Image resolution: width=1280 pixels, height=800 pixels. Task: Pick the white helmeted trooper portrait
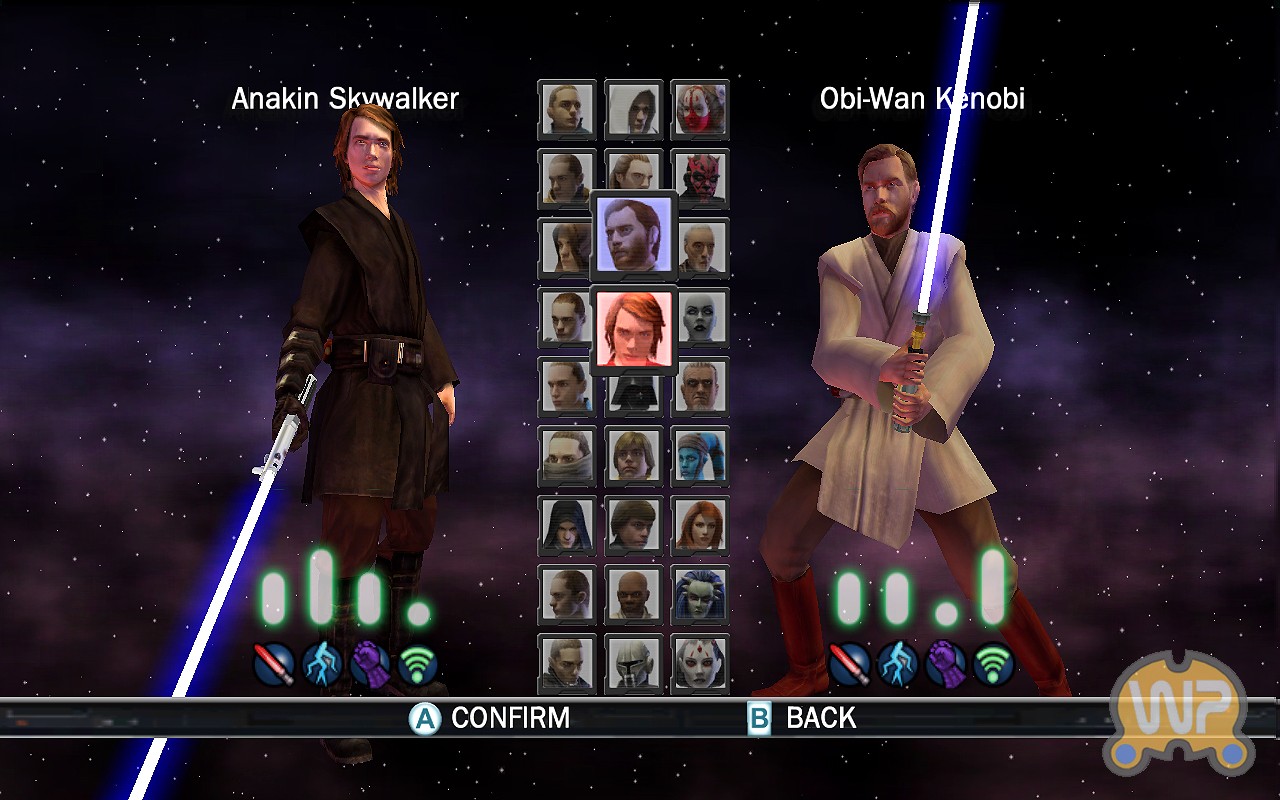pos(634,663)
